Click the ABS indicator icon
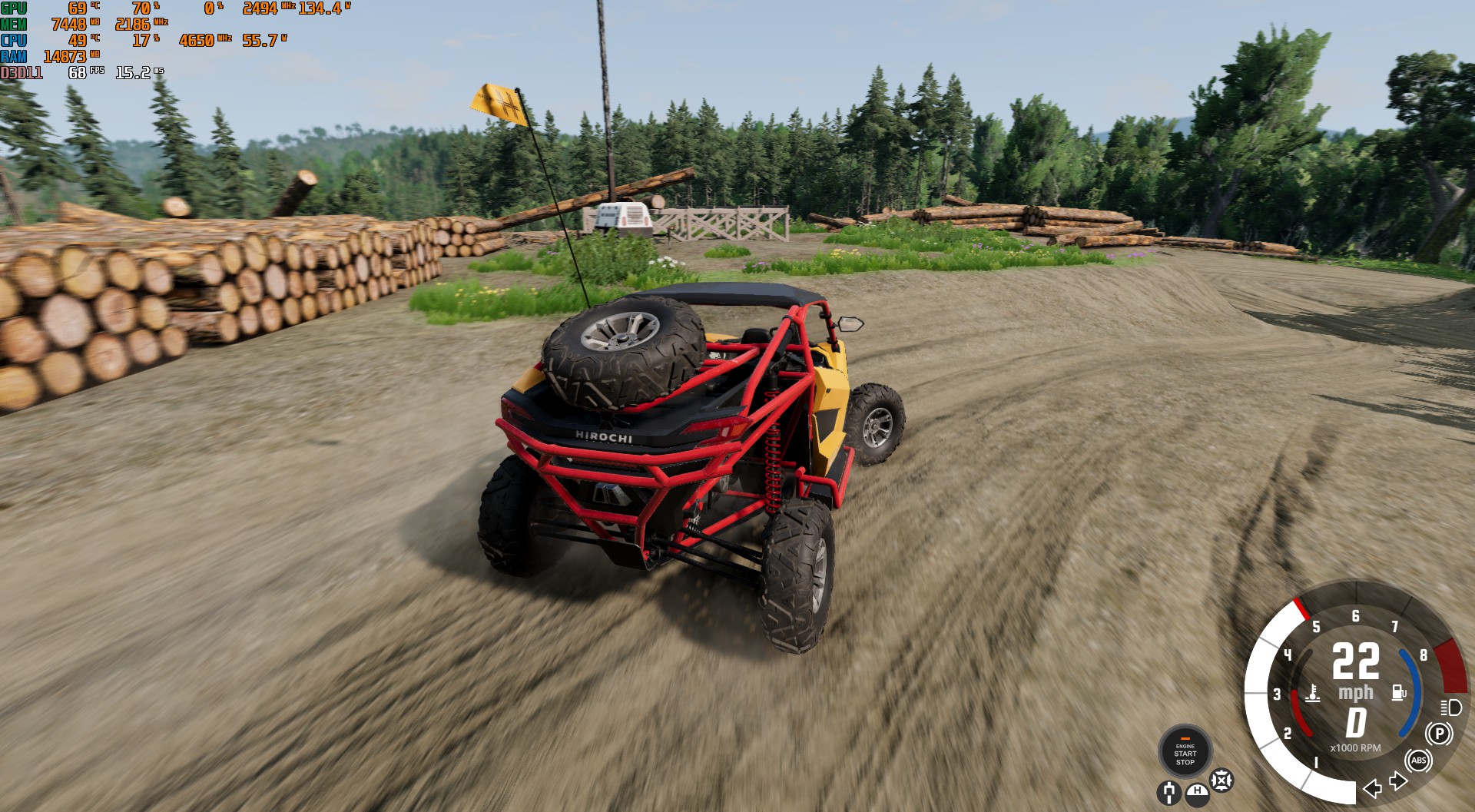Screen dimensions: 1475x812 (x=1418, y=761)
